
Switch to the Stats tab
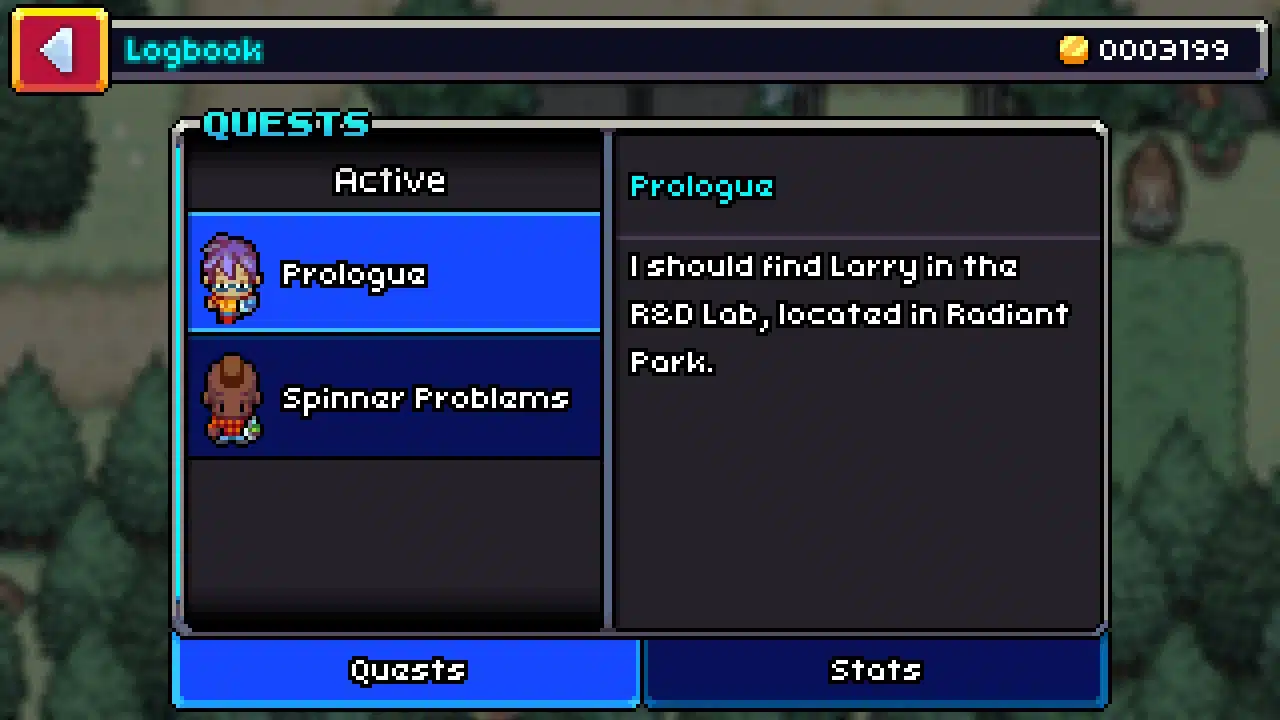[x=875, y=670]
